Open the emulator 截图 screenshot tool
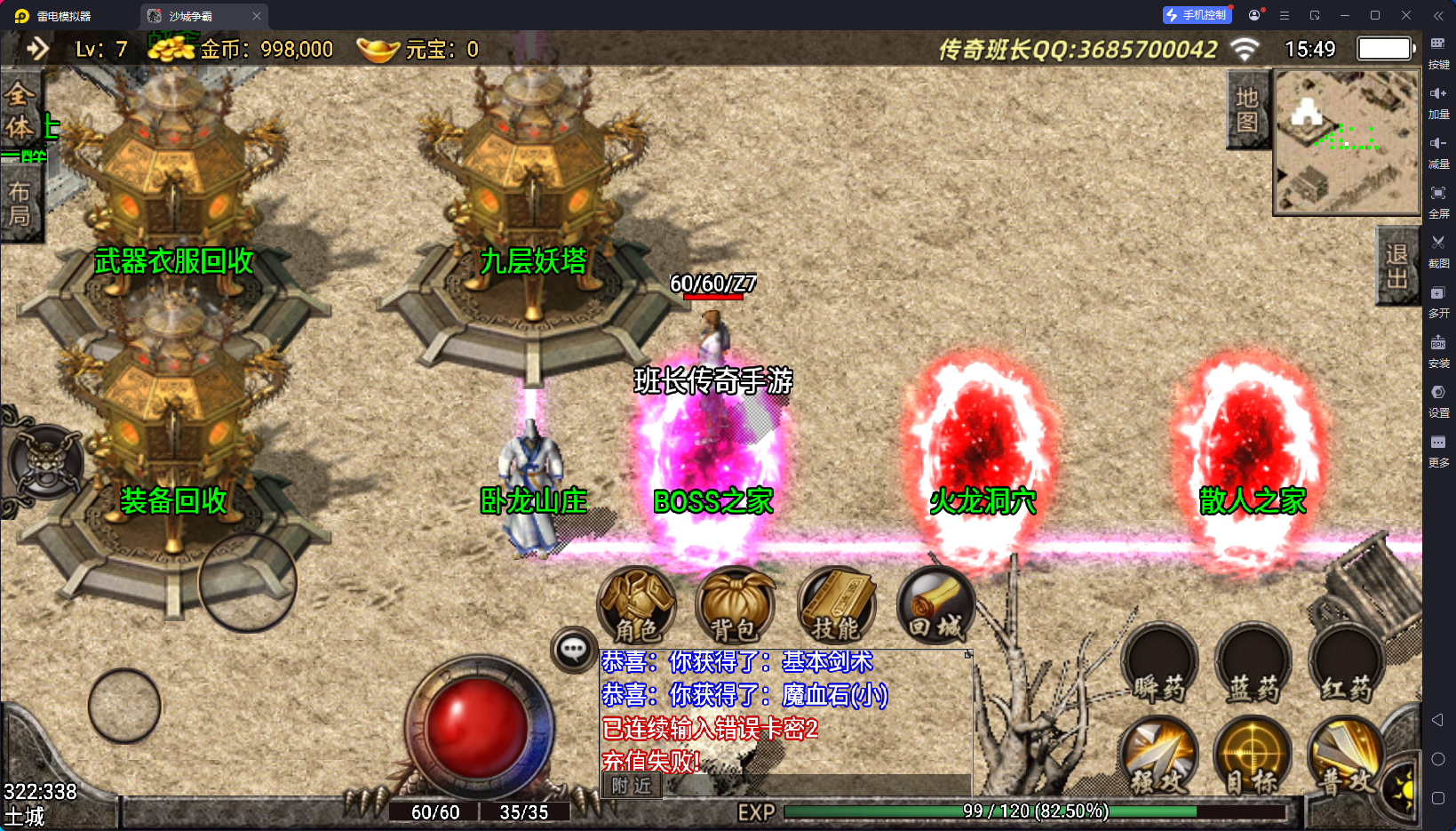Image resolution: width=1456 pixels, height=831 pixels. (x=1438, y=249)
